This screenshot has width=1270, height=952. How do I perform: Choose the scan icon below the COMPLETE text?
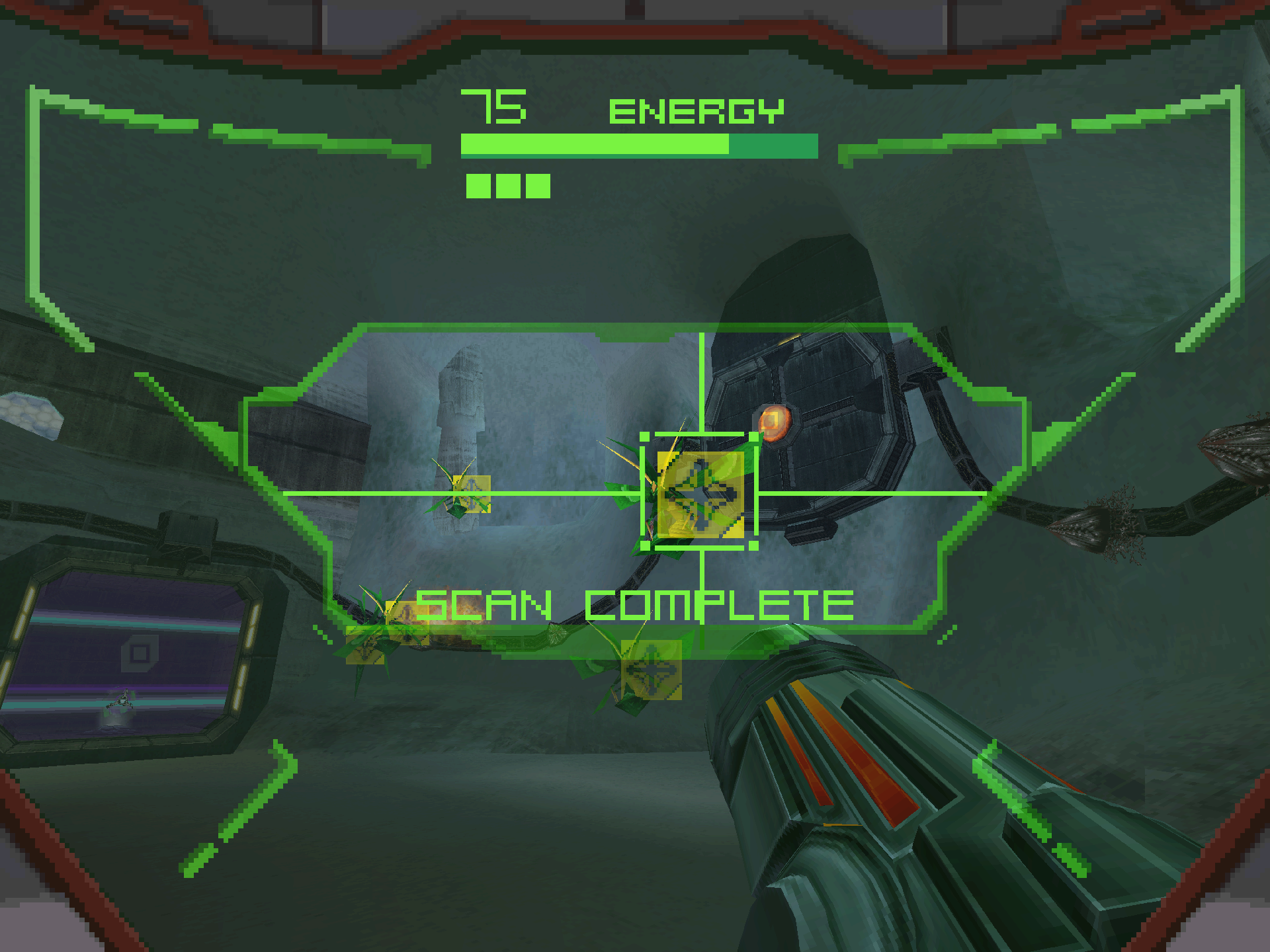pyautogui.click(x=652, y=670)
